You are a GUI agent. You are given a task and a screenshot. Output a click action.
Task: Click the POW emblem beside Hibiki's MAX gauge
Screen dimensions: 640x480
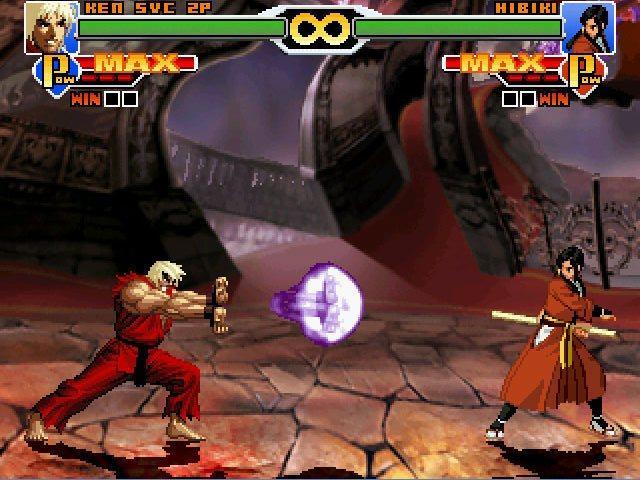[586, 73]
